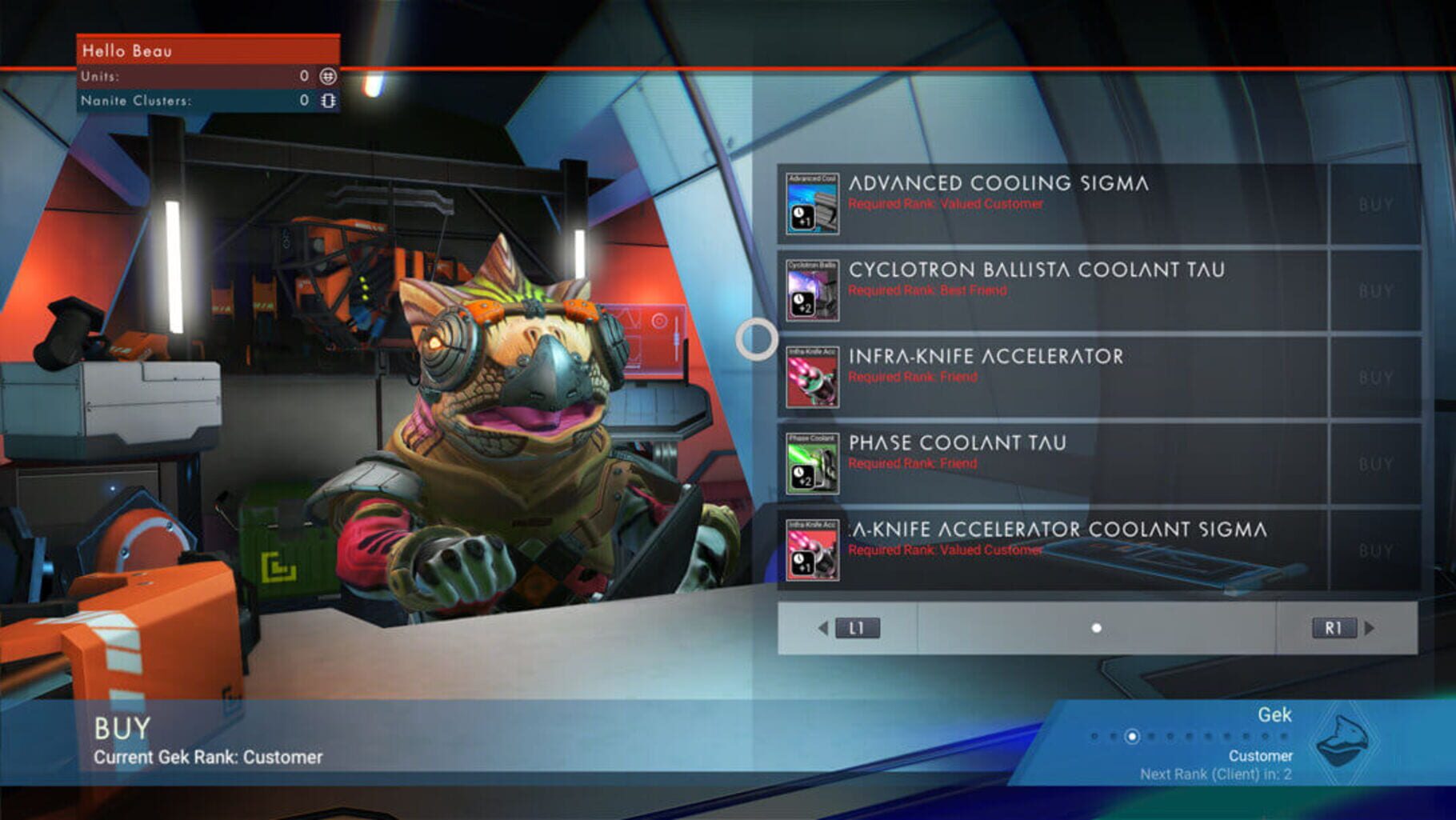The height and width of the screenshot is (820, 1456).
Task: Click BUY for the Coolant Sigma item
Action: tap(1374, 550)
